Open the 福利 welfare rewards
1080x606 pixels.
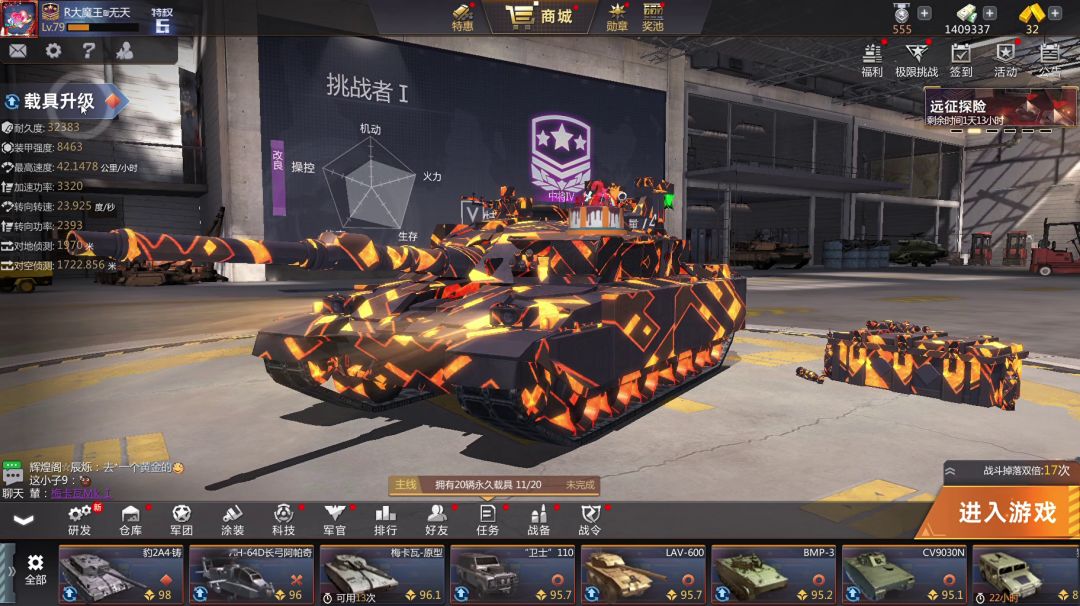point(872,59)
